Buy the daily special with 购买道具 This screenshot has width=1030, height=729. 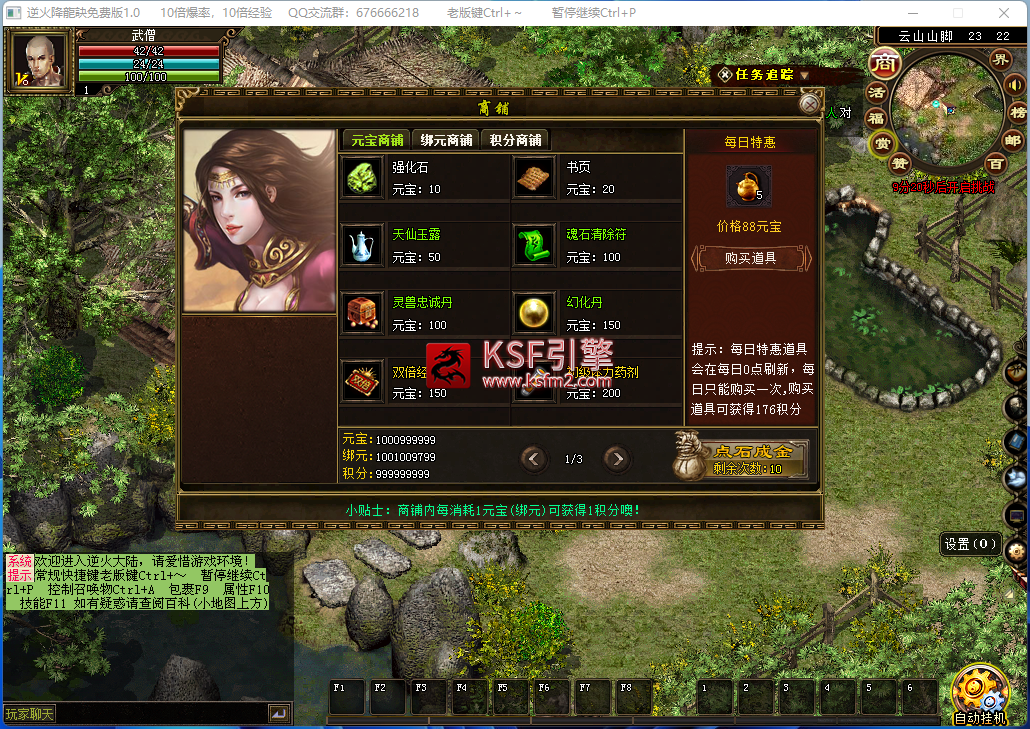pyautogui.click(x=750, y=258)
